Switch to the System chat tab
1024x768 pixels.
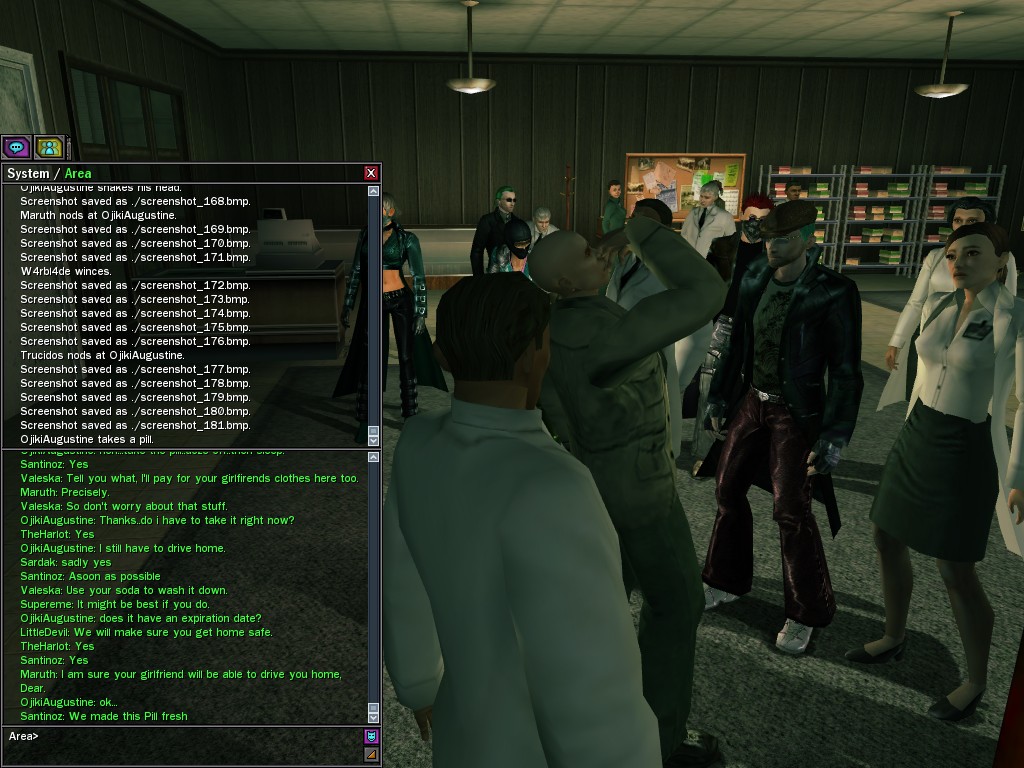click(28, 173)
